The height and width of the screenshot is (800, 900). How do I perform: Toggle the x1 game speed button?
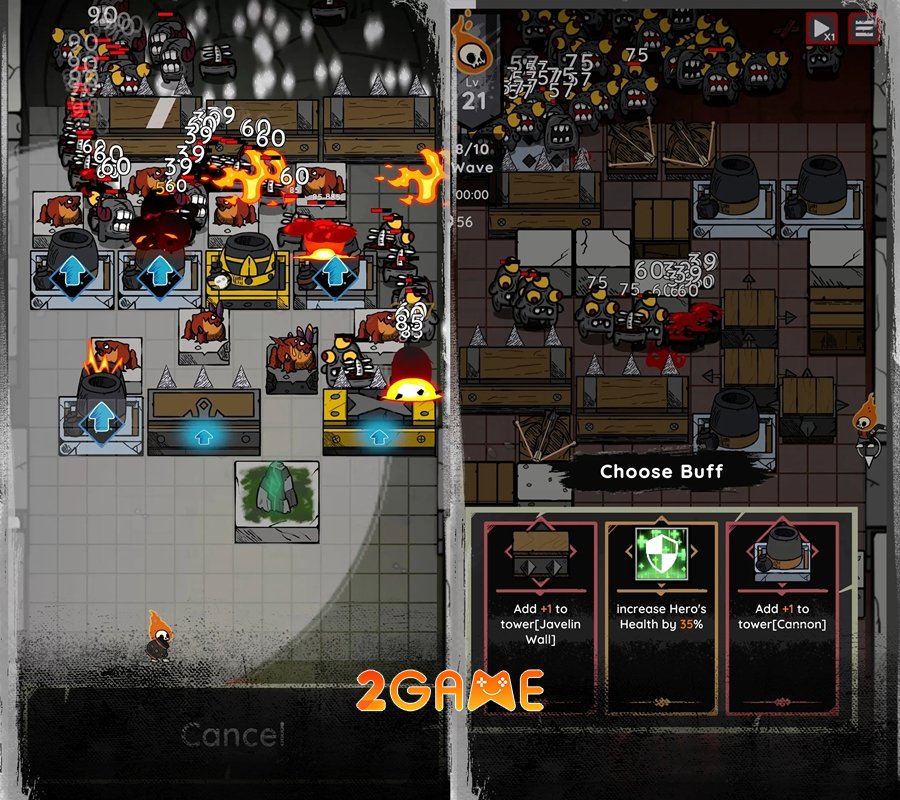(823, 28)
